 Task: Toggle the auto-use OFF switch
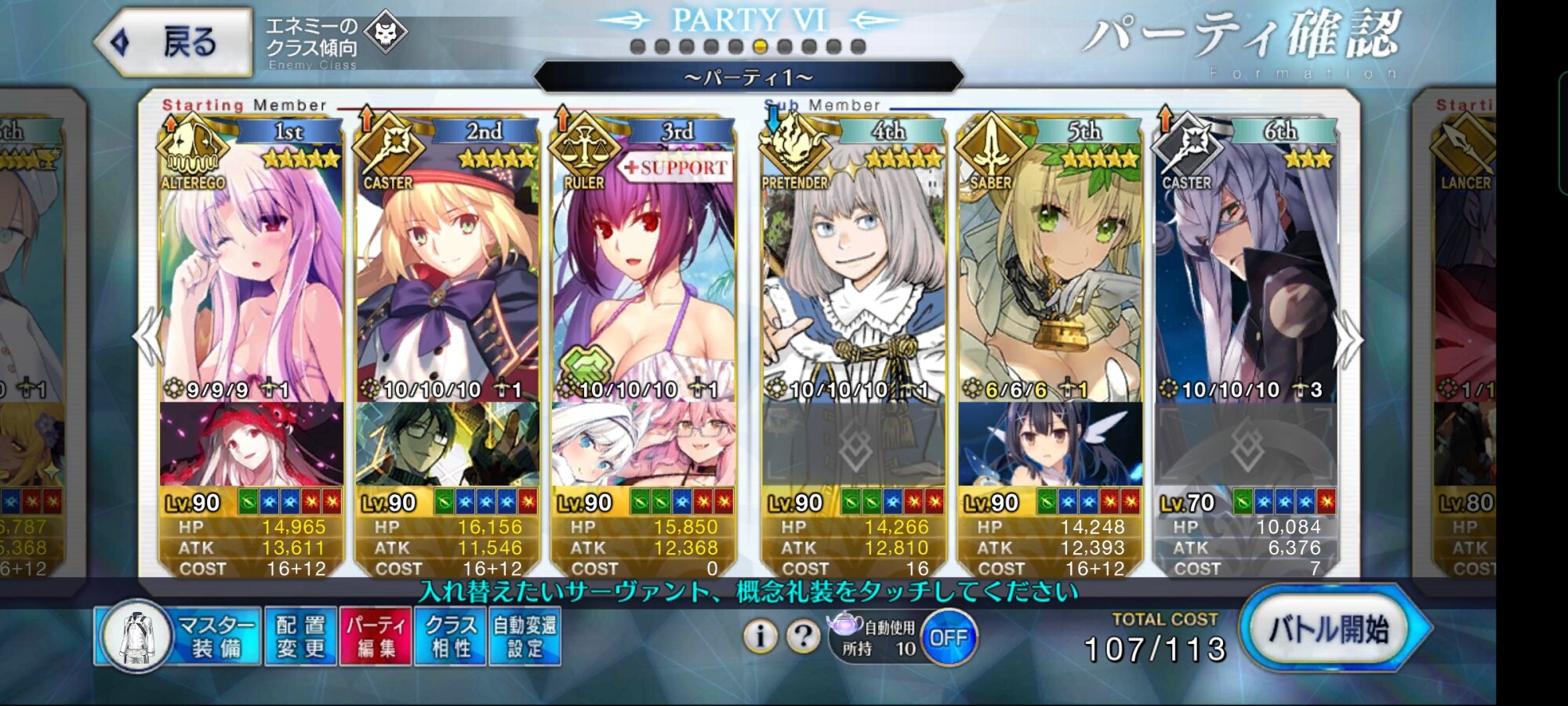point(948,638)
